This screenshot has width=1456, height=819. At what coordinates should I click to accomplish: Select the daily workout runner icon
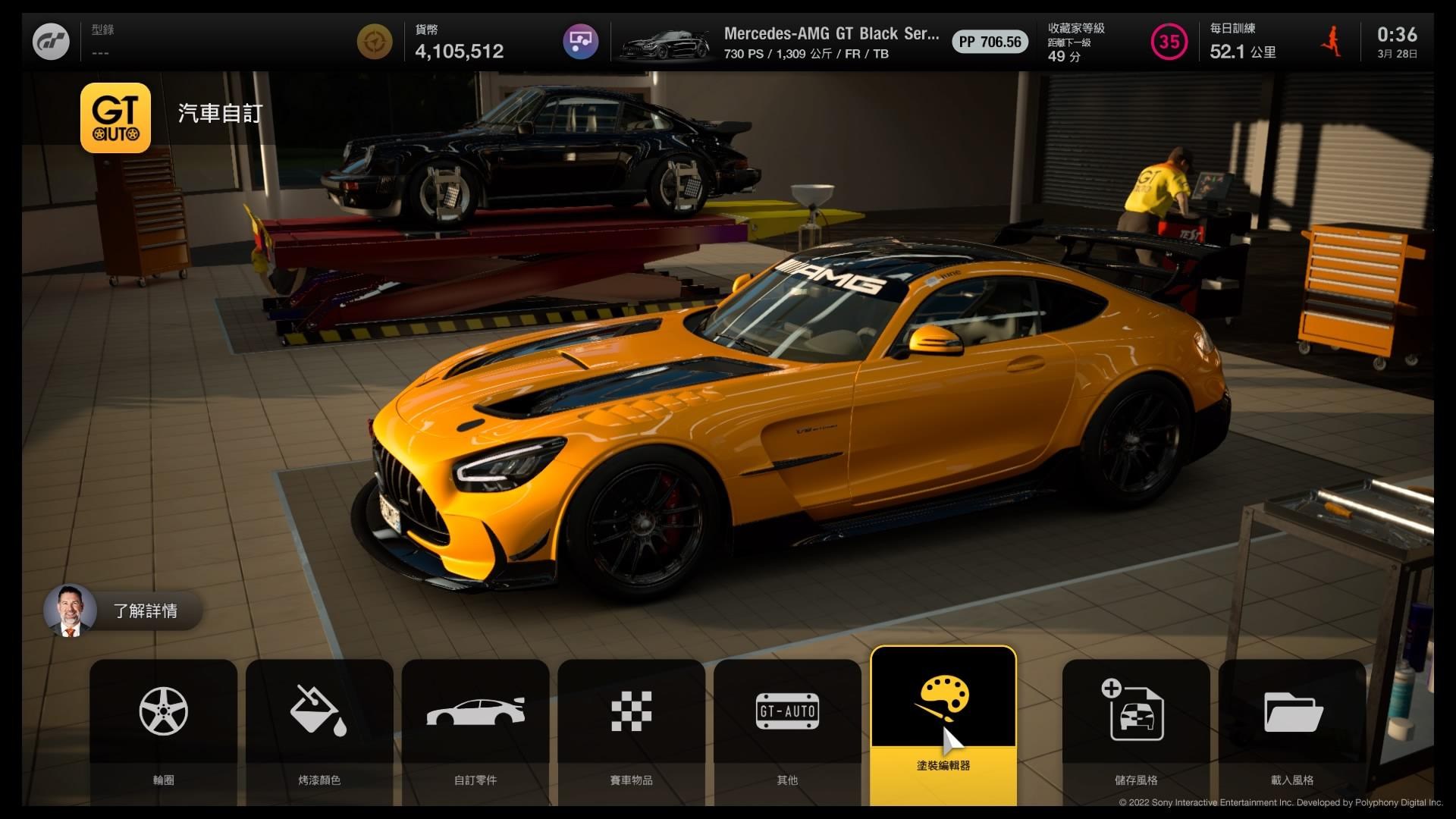click(1331, 42)
